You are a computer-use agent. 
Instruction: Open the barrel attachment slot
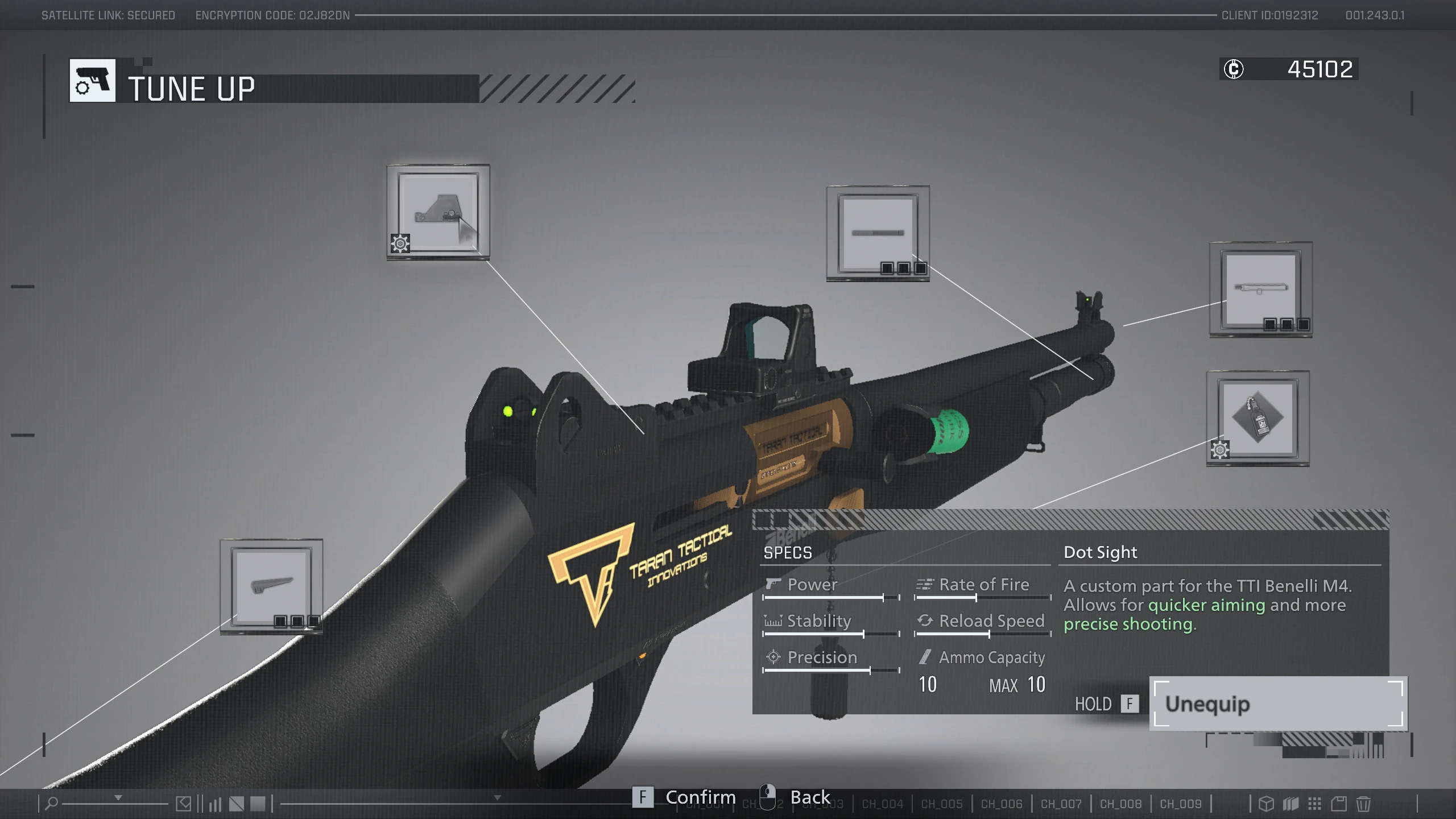pos(1260,289)
